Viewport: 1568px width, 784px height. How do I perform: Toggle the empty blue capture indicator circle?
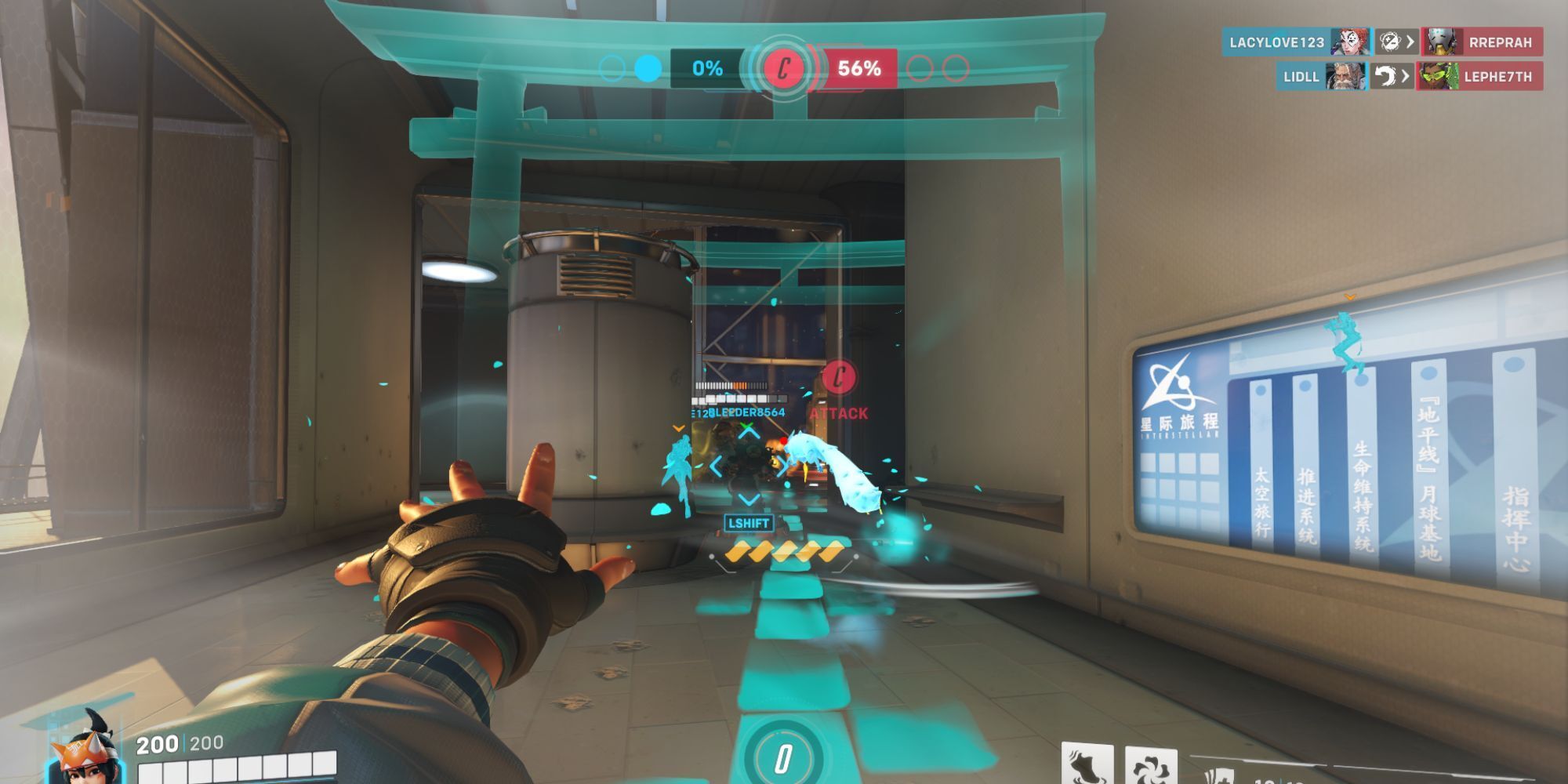tap(611, 68)
